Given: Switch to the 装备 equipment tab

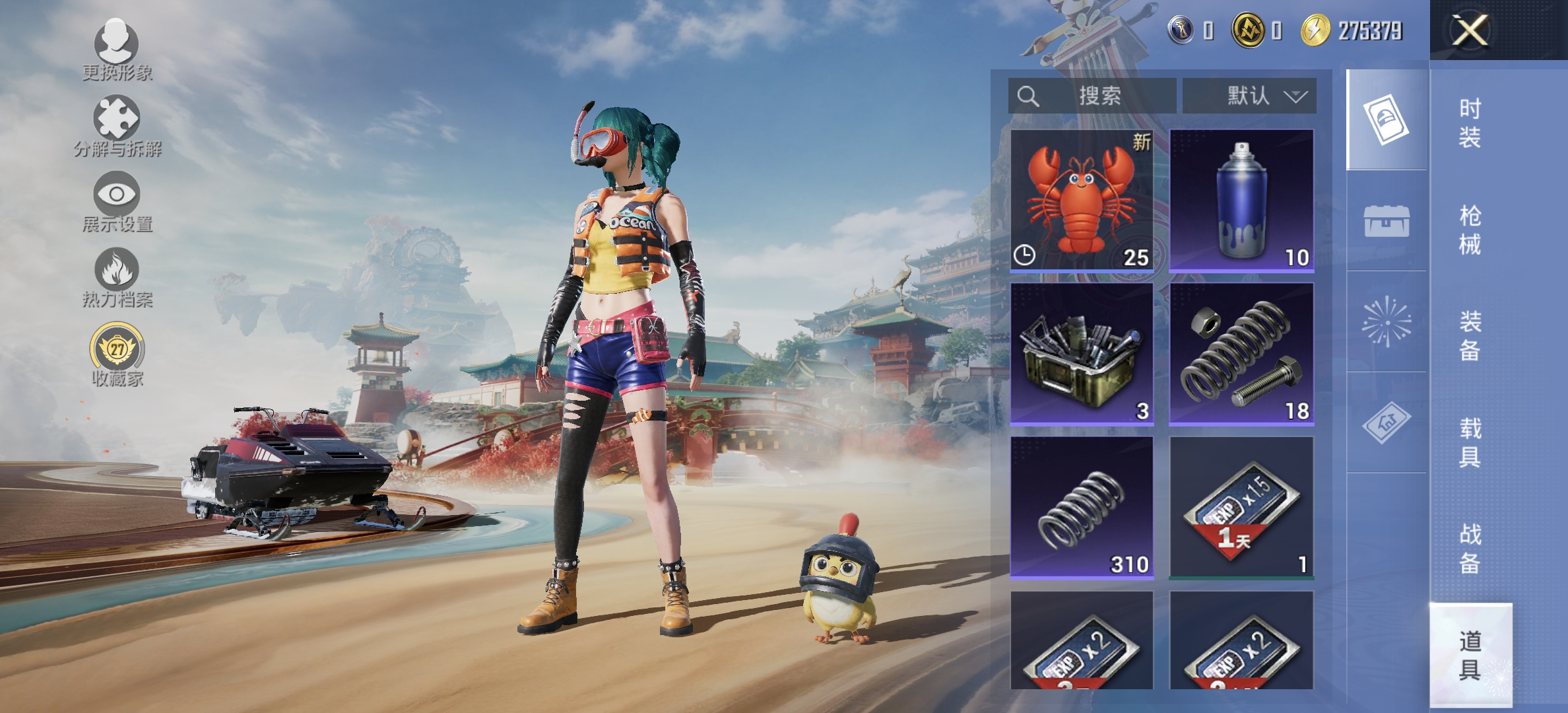Looking at the screenshot, I should (x=1470, y=336).
